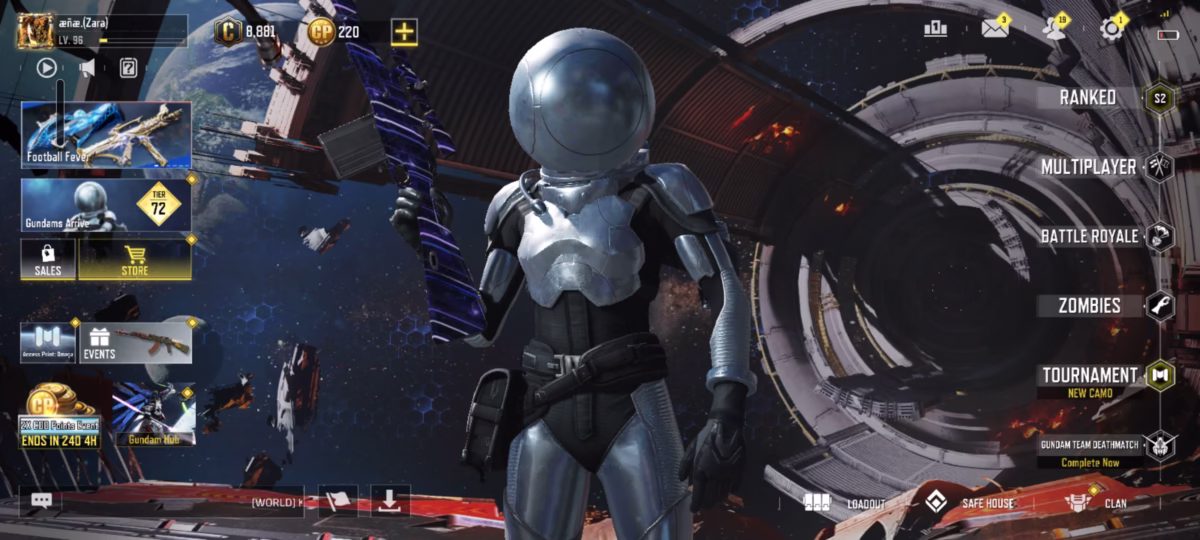Check the mail envelope inbox
Viewport: 1200px width, 540px height.
[x=994, y=28]
